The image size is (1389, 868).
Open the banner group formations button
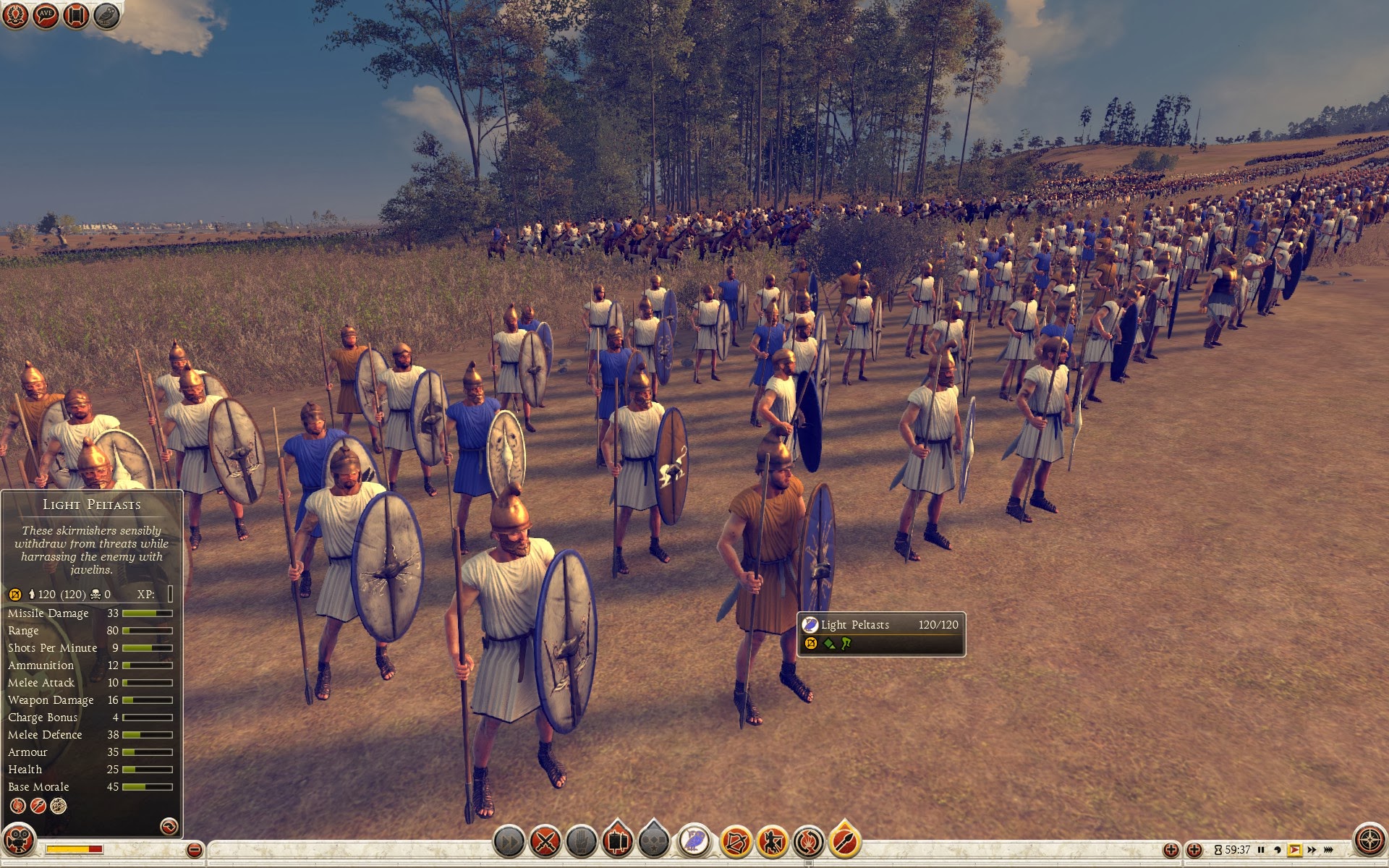coord(617,841)
